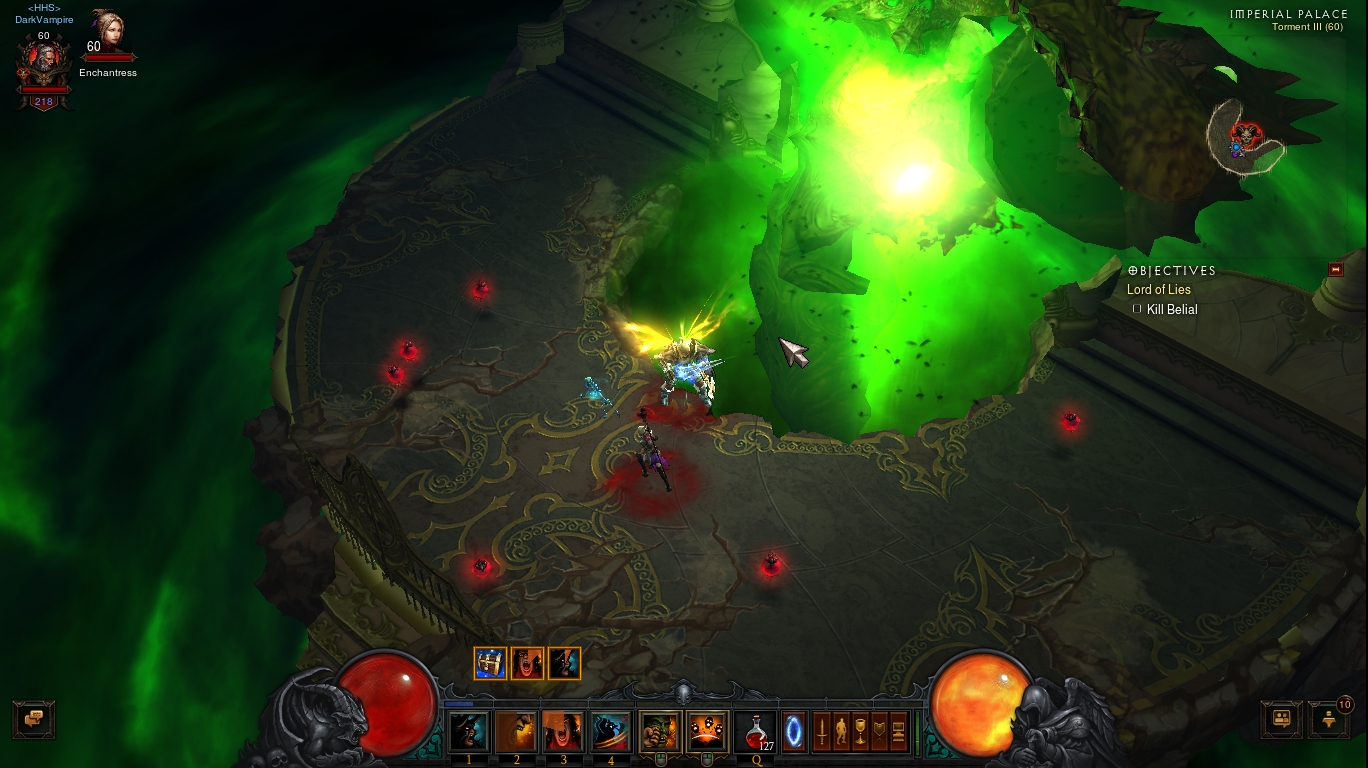This screenshot has width=1368, height=768.
Task: Activate the skill in hotbar slot 1
Action: coord(469,731)
